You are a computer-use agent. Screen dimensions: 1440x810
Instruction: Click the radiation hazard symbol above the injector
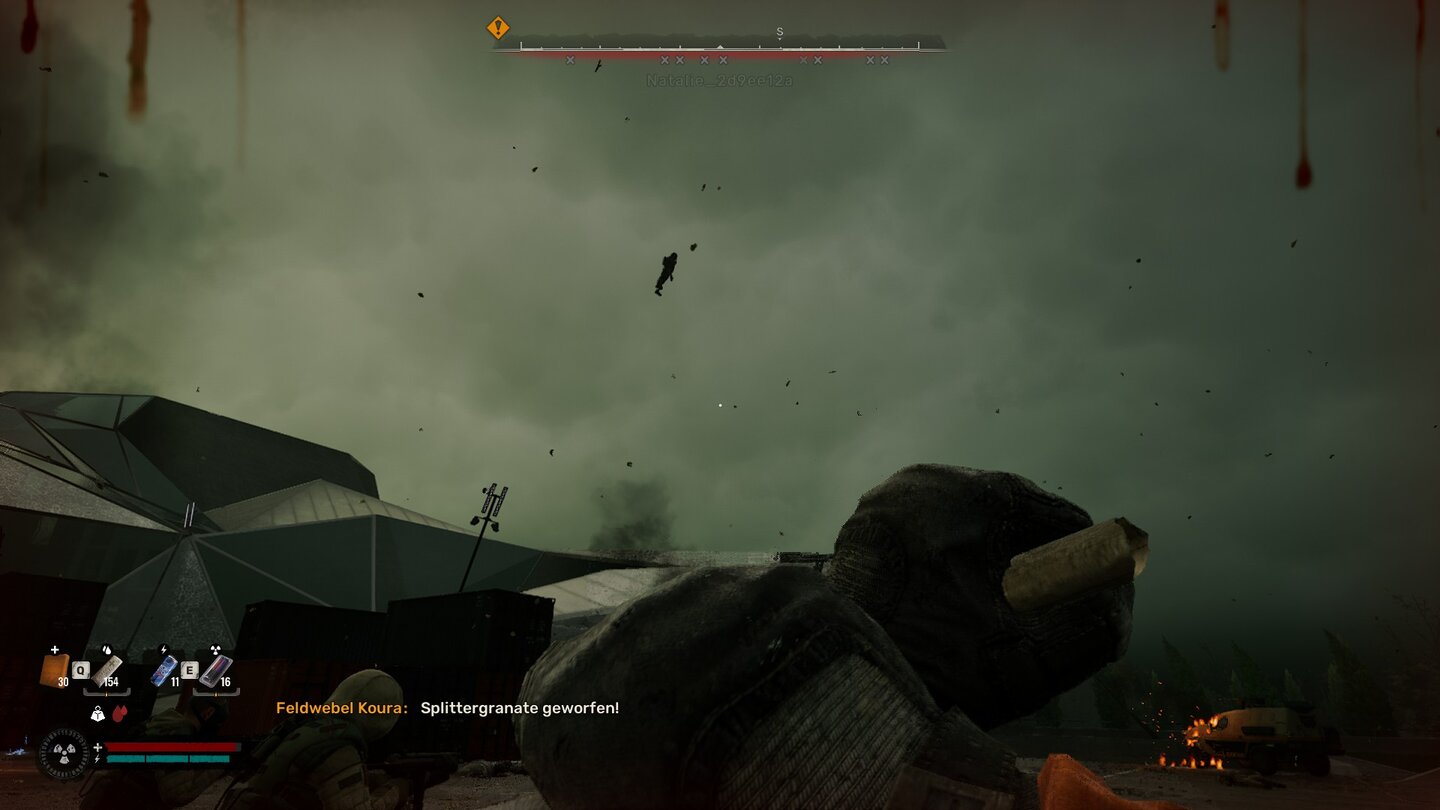pos(214,649)
